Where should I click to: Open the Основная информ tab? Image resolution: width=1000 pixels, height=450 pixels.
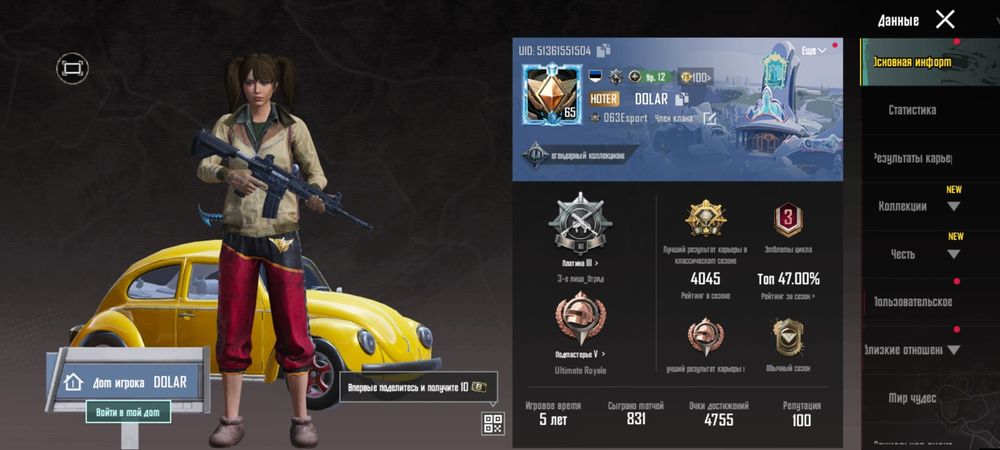(x=911, y=62)
